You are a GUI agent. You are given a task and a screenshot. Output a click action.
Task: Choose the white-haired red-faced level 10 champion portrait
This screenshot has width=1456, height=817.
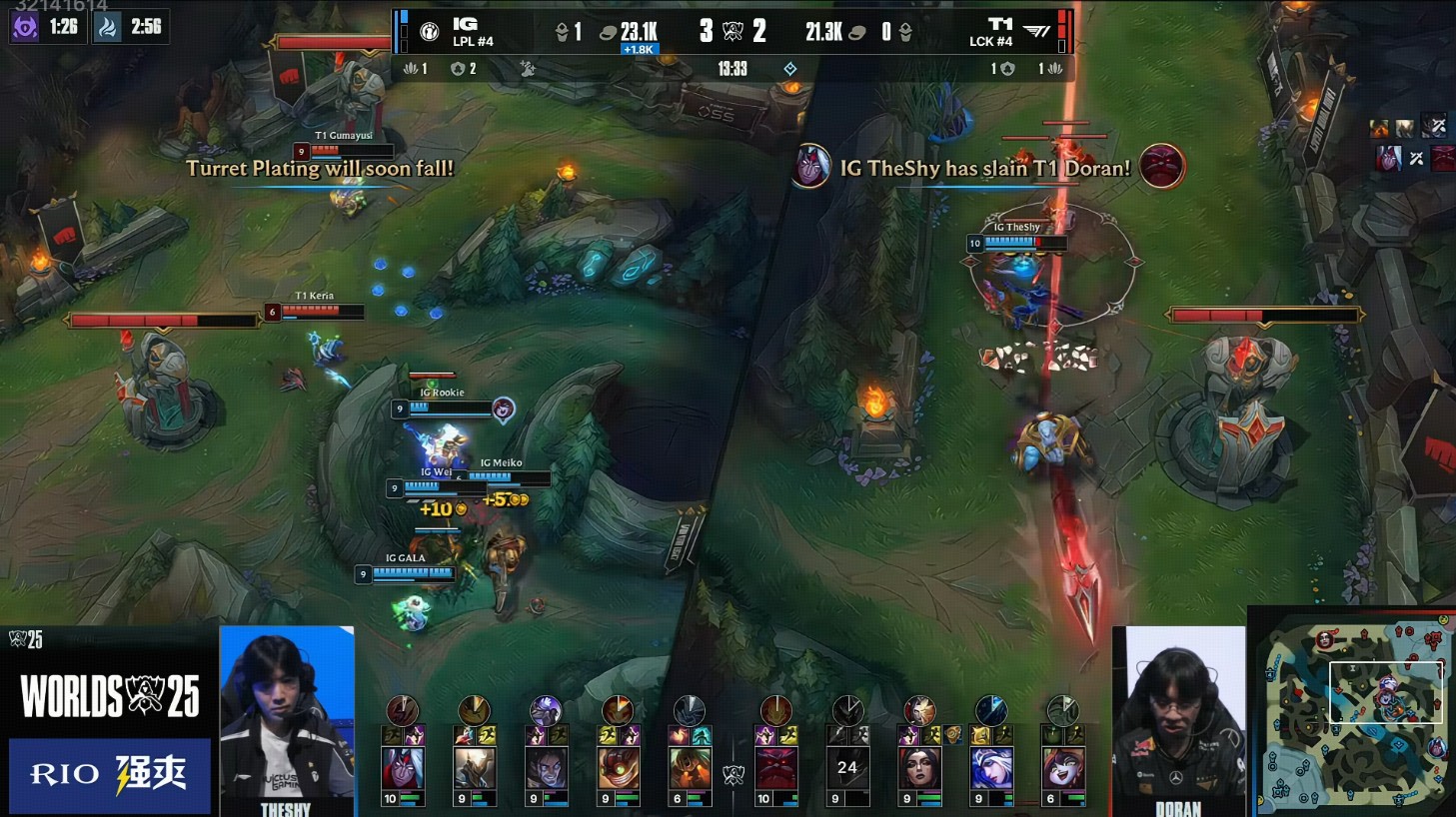point(403,767)
